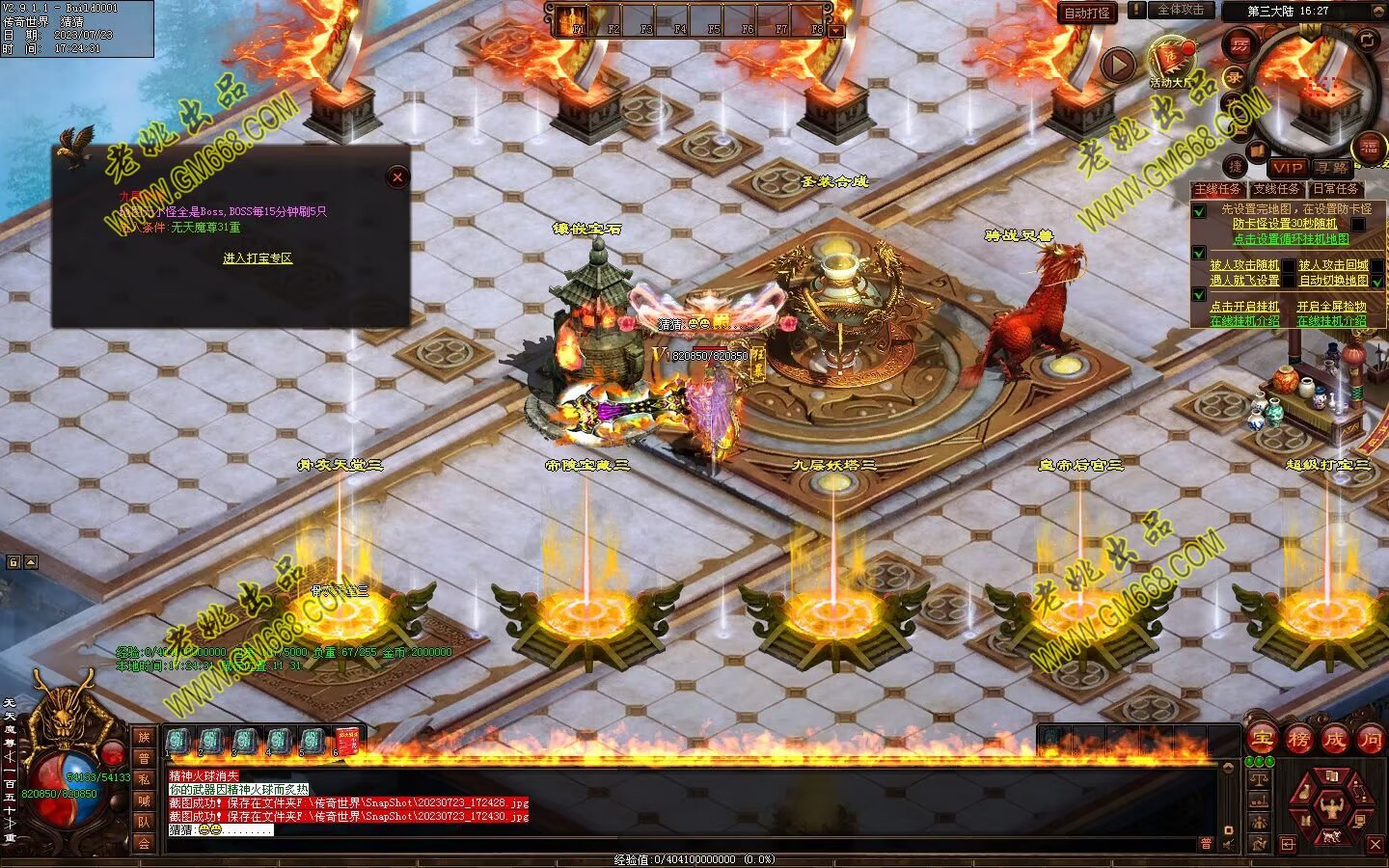Screen dimensions: 1389x868
Task: Open the 宝 treasure round button
Action: click(1262, 740)
